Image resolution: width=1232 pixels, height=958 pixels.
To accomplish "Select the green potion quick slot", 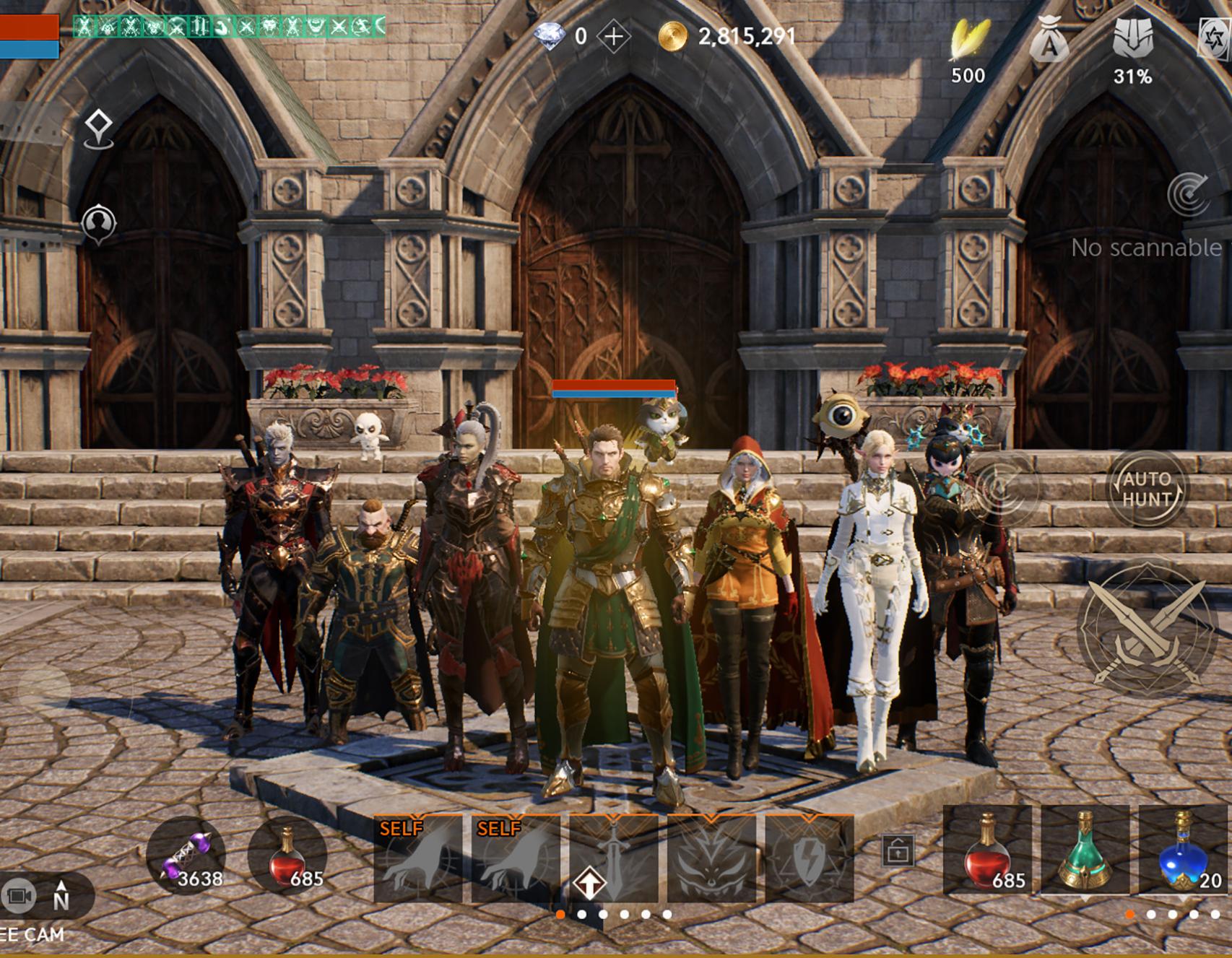I will point(1085,850).
